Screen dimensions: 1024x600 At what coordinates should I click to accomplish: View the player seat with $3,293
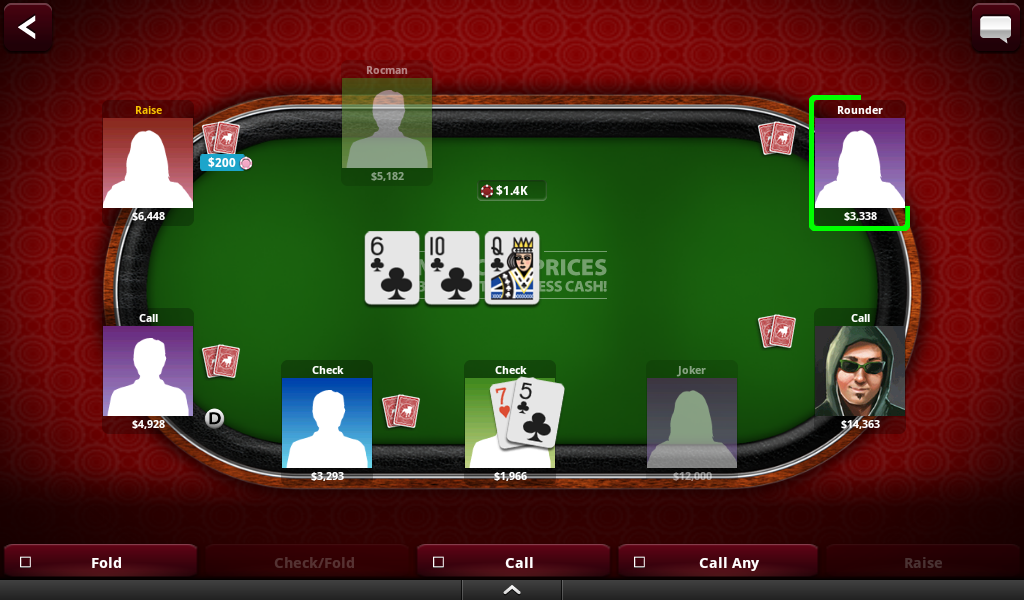point(327,422)
